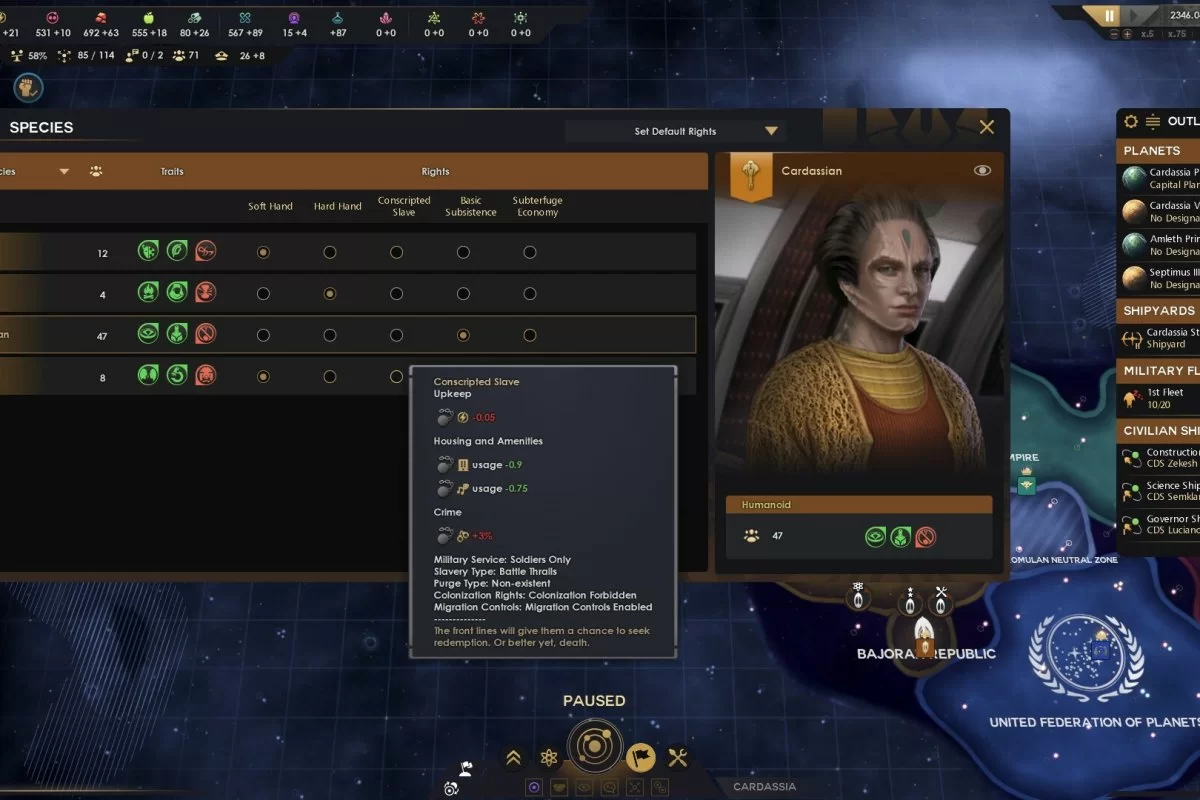Viewport: 1200px width, 800px height.
Task: Close the Species panel
Action: pos(987,127)
